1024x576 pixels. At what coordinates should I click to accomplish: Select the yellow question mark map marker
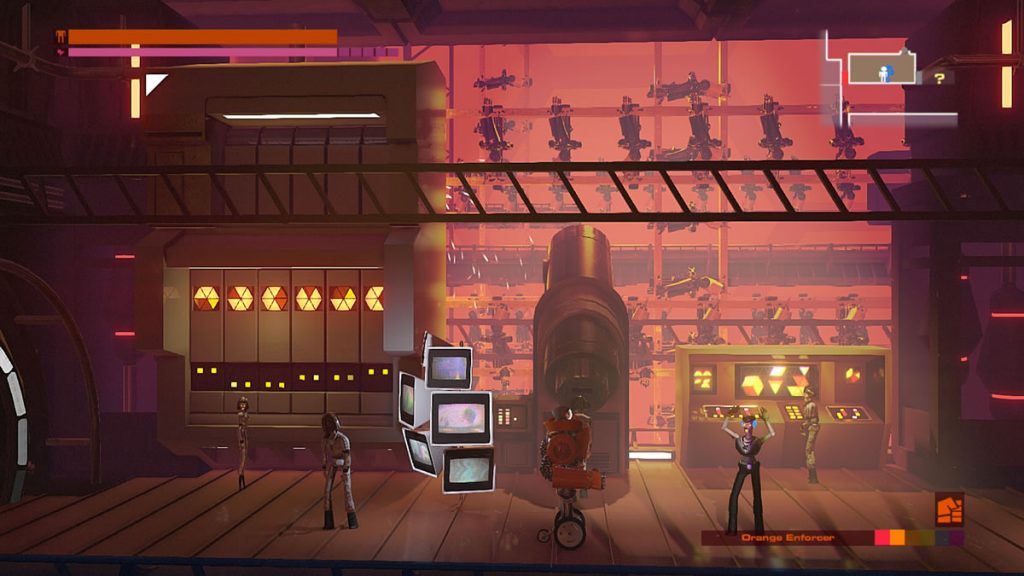tap(939, 77)
